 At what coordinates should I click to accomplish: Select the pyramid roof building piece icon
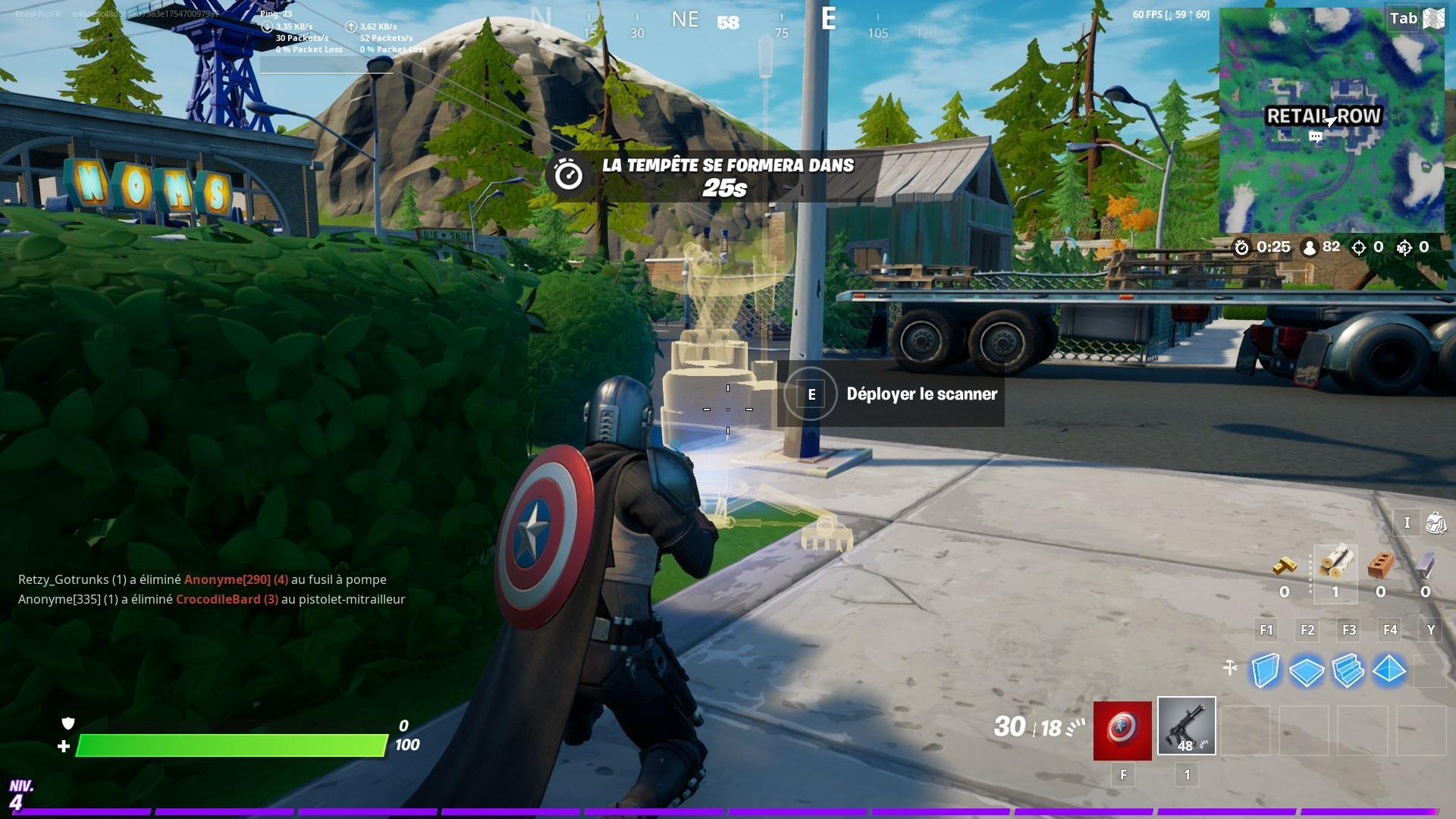[1389, 670]
